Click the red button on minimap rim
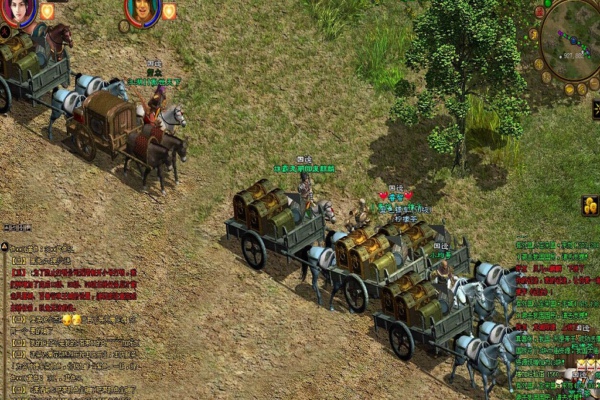 tap(540, 12)
